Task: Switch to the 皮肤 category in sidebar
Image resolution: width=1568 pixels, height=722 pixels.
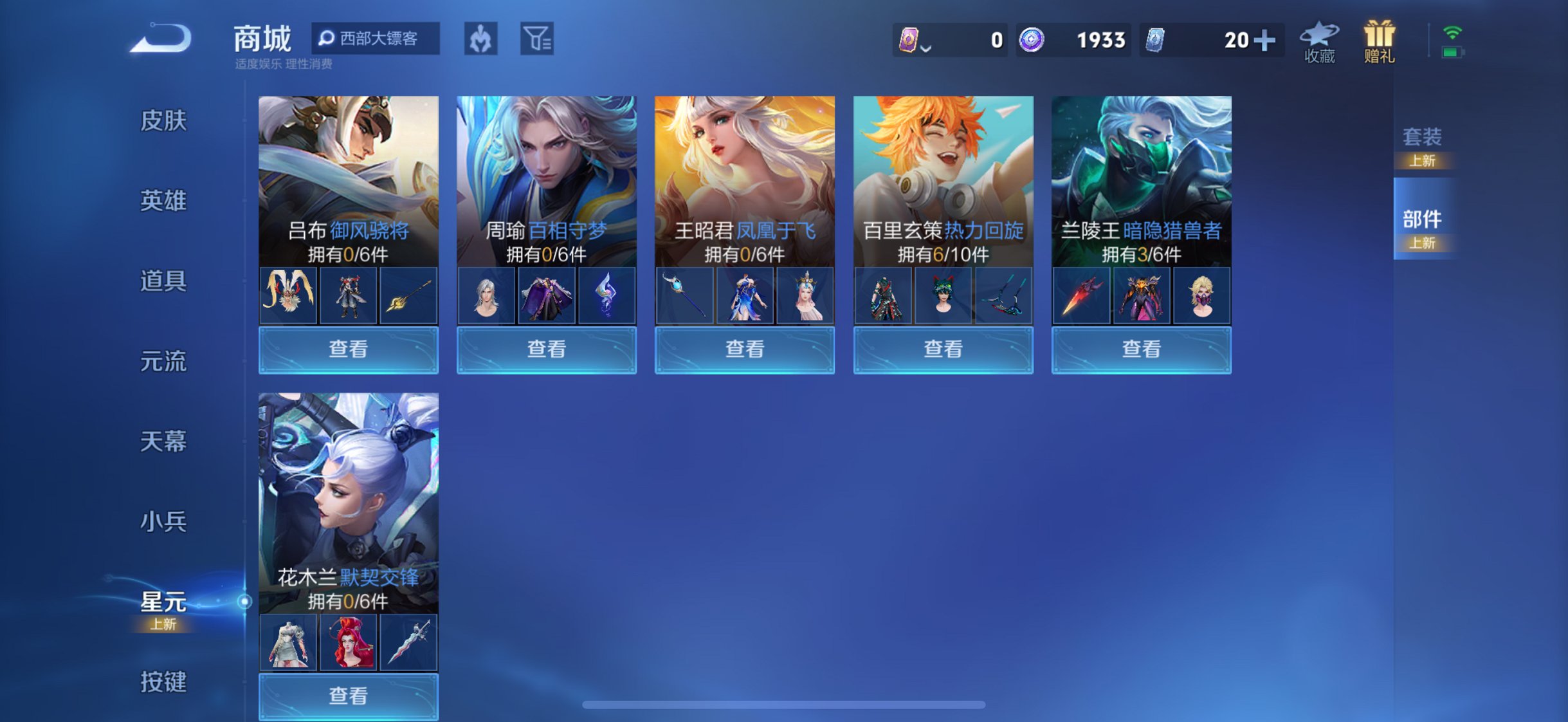Action: pyautogui.click(x=165, y=121)
